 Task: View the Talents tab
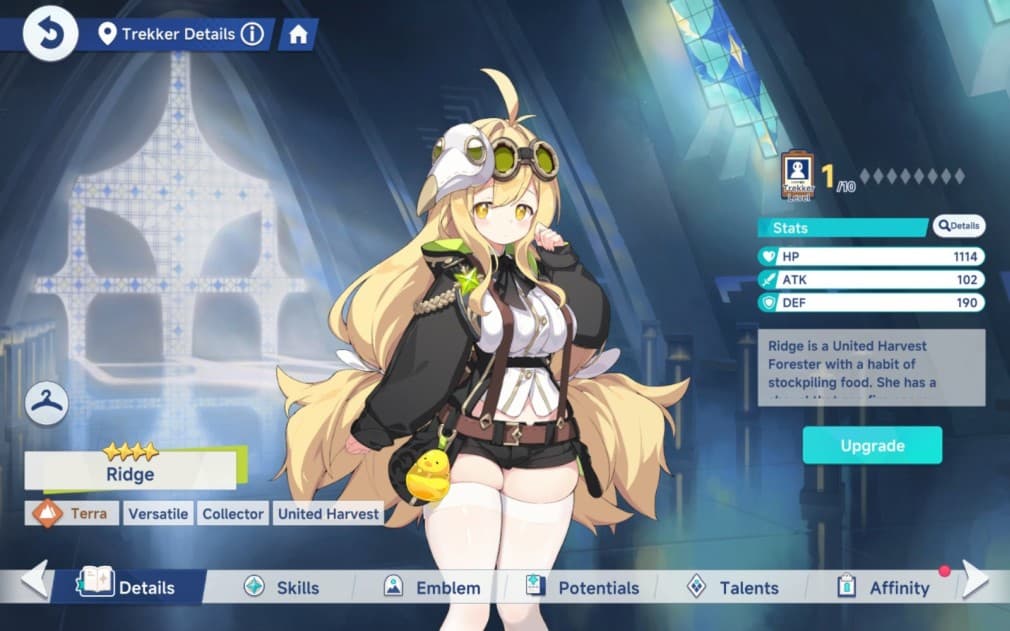click(733, 587)
